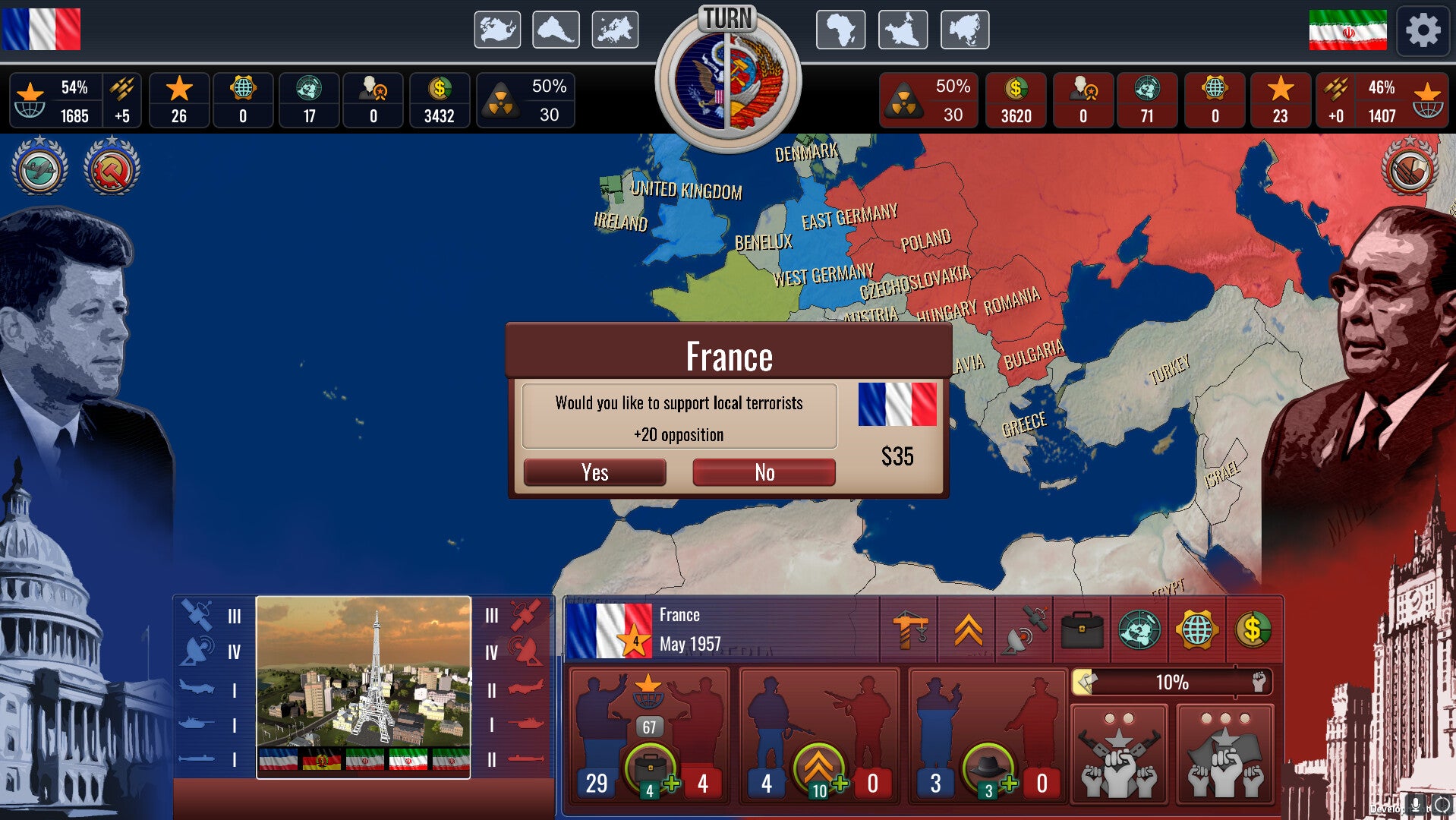
Task: Switch the map to Asia
Action: [965, 30]
